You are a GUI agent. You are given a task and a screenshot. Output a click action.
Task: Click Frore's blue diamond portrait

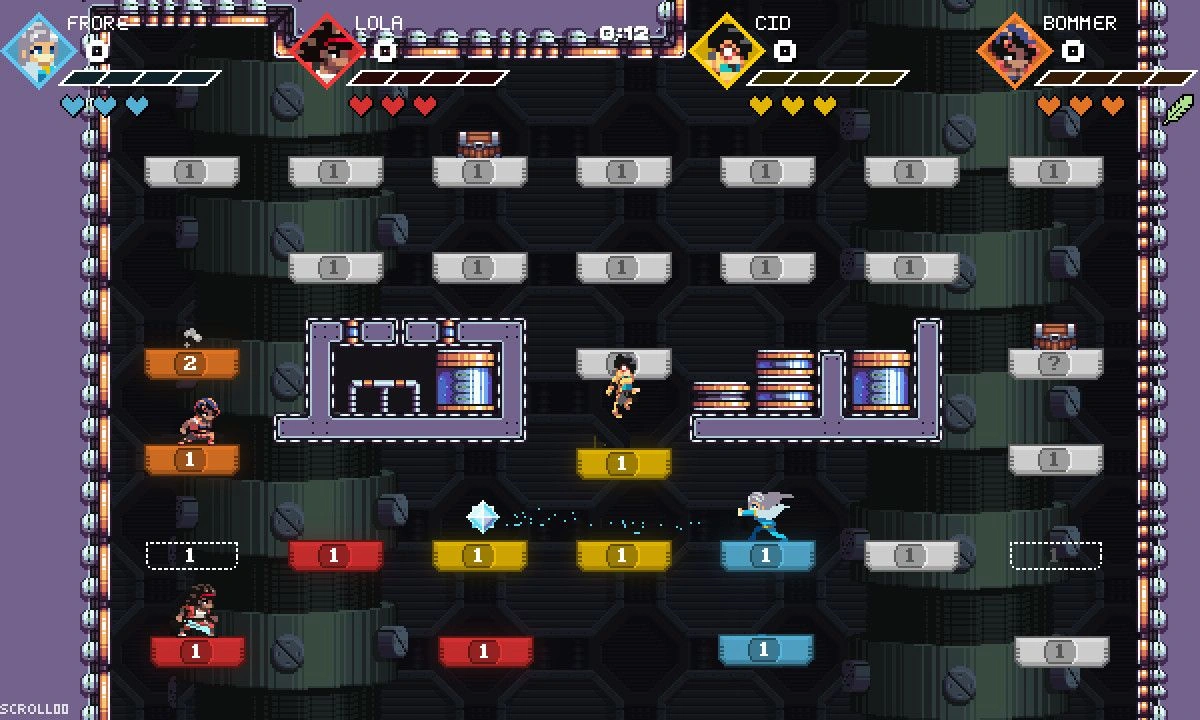[x=40, y=51]
